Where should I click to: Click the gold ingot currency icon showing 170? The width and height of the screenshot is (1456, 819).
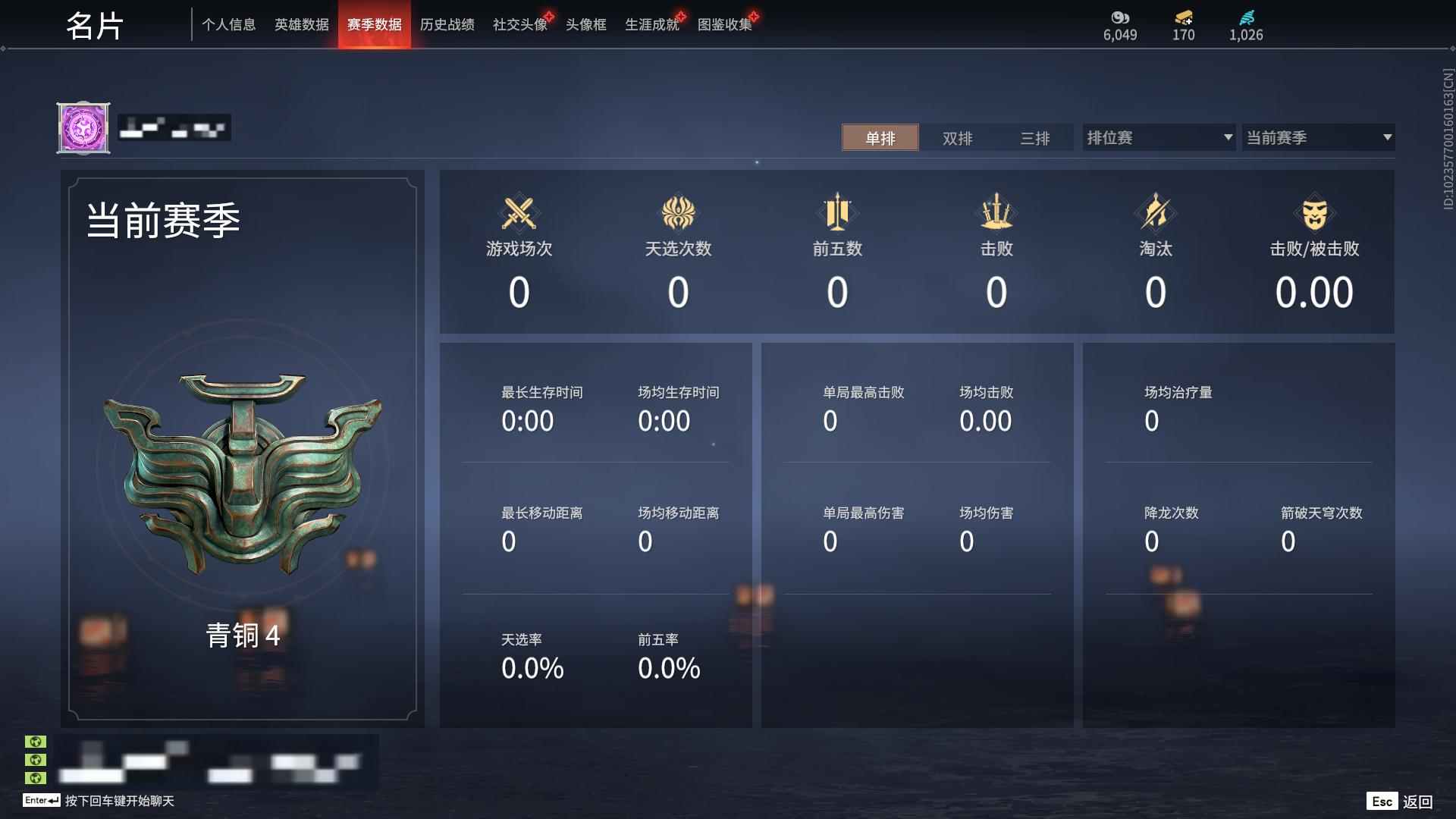tap(1184, 18)
